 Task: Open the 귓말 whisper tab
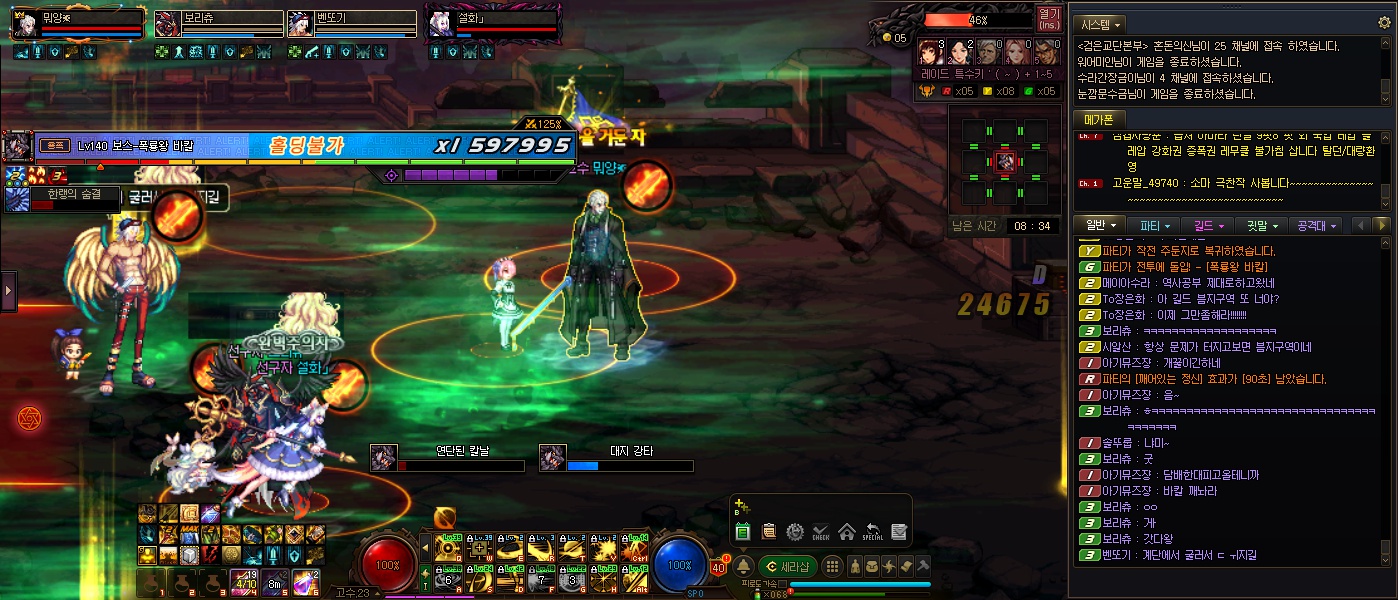(x=1261, y=225)
